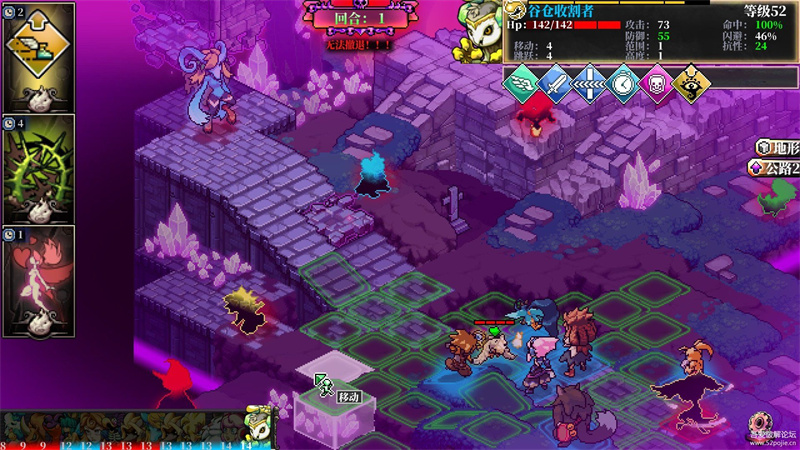Select the blue chevron arrows ability
This screenshot has width=800, height=450.
[x=590, y=84]
